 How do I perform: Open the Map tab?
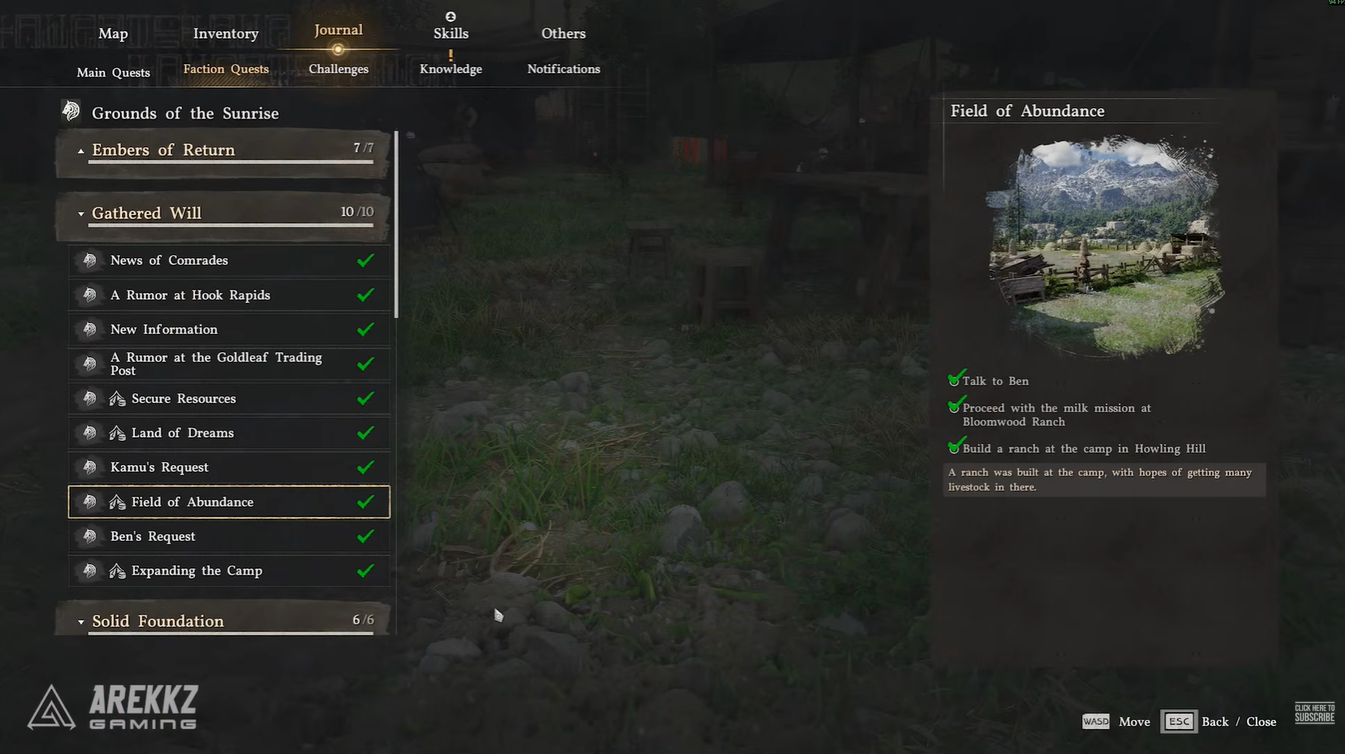click(x=113, y=34)
